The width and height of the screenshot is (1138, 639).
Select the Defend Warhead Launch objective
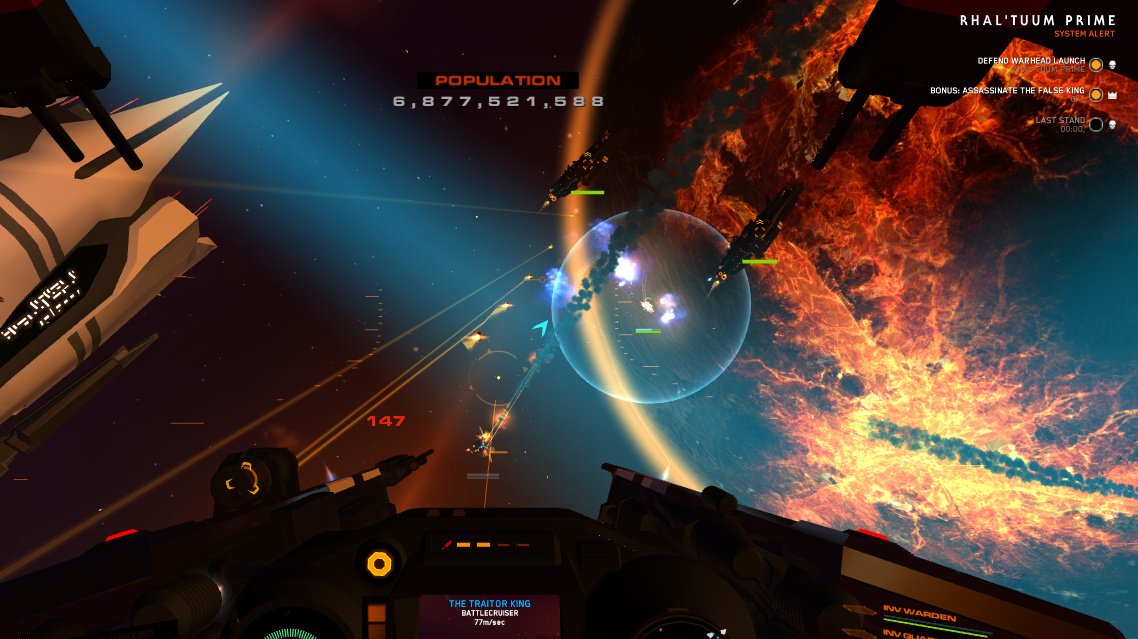click(x=1032, y=62)
